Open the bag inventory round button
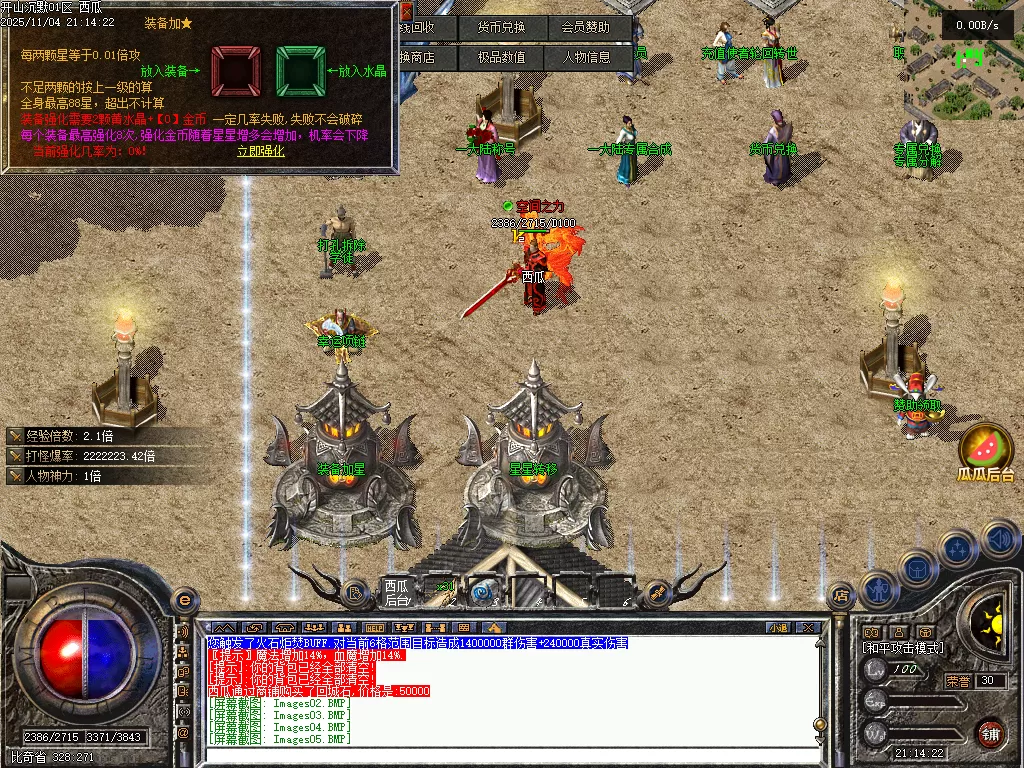 click(918, 569)
